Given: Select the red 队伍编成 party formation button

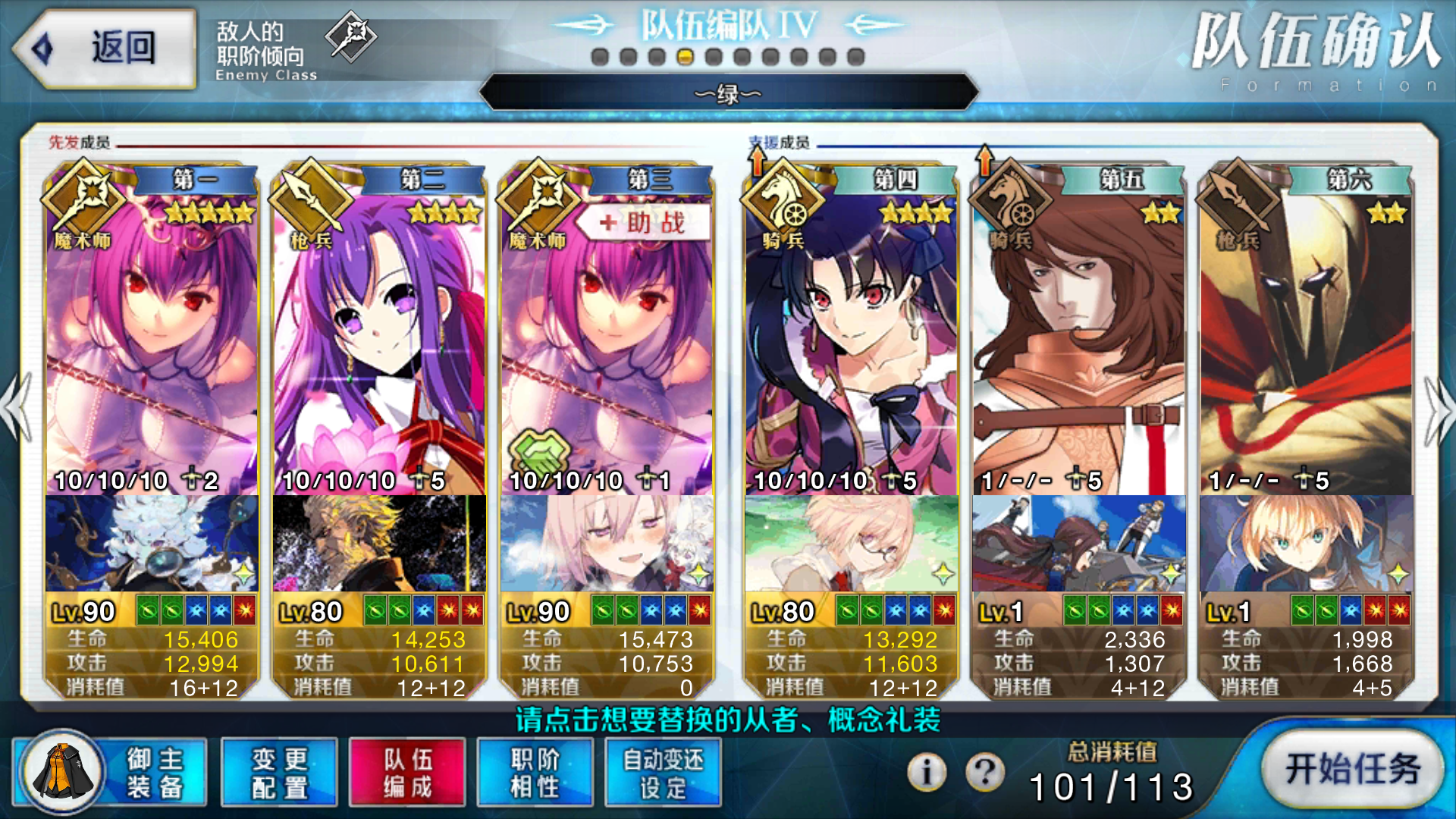Looking at the screenshot, I should point(407,772).
